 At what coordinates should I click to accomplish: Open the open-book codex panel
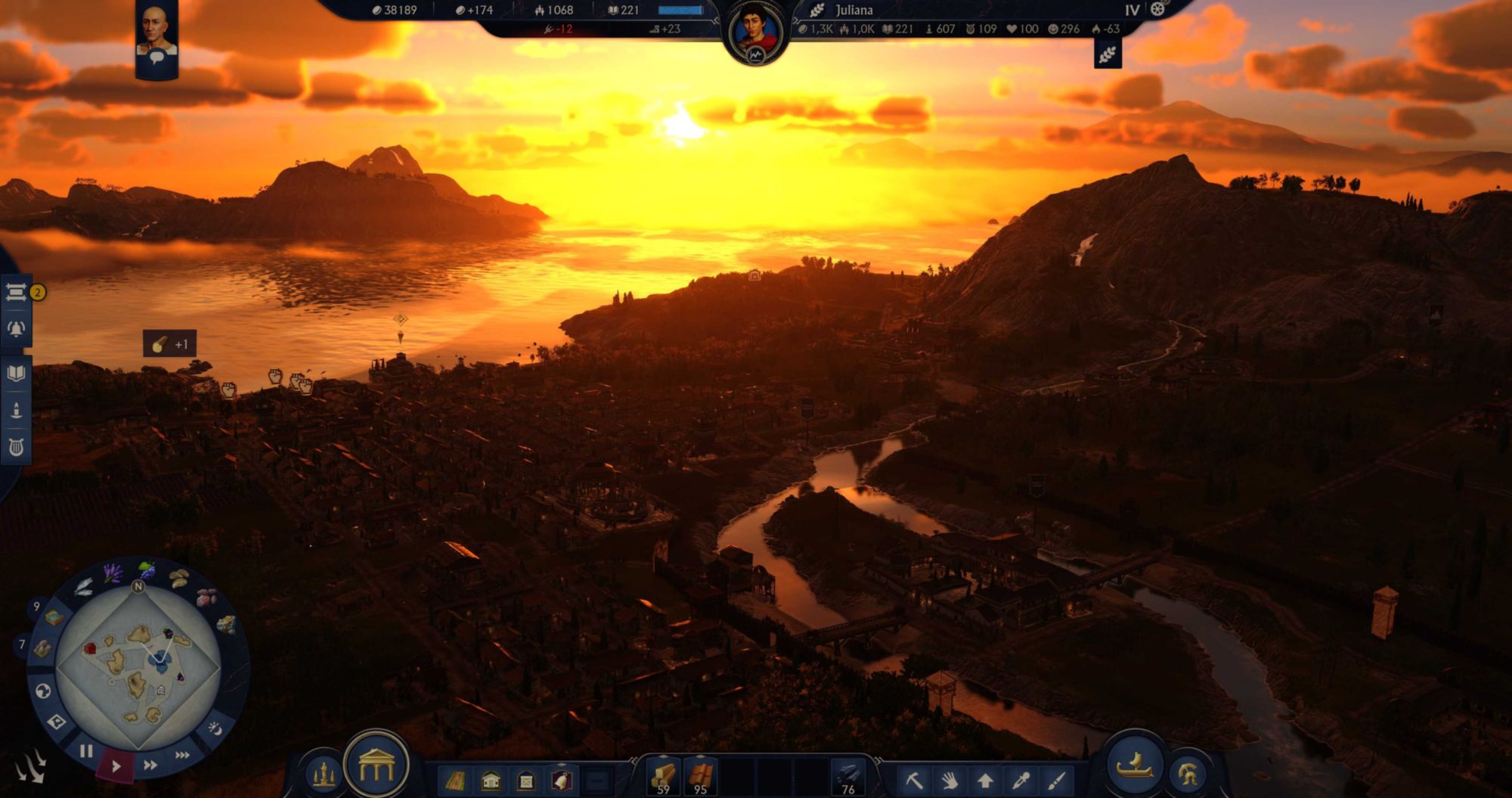[17, 373]
